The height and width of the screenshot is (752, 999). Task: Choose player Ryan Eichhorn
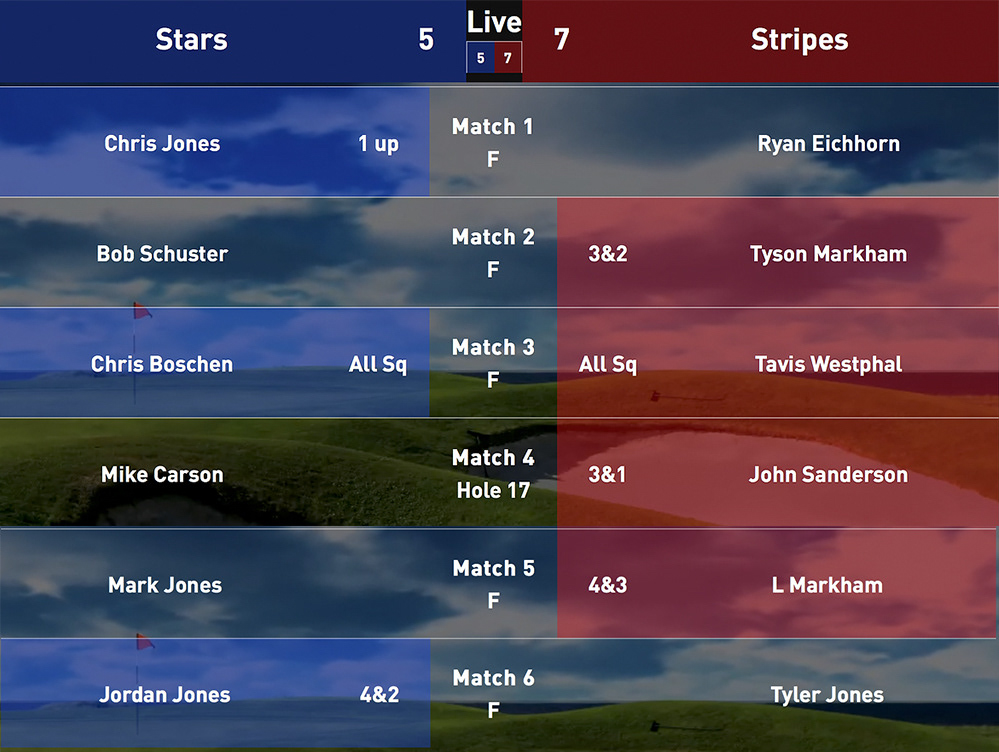tap(828, 143)
